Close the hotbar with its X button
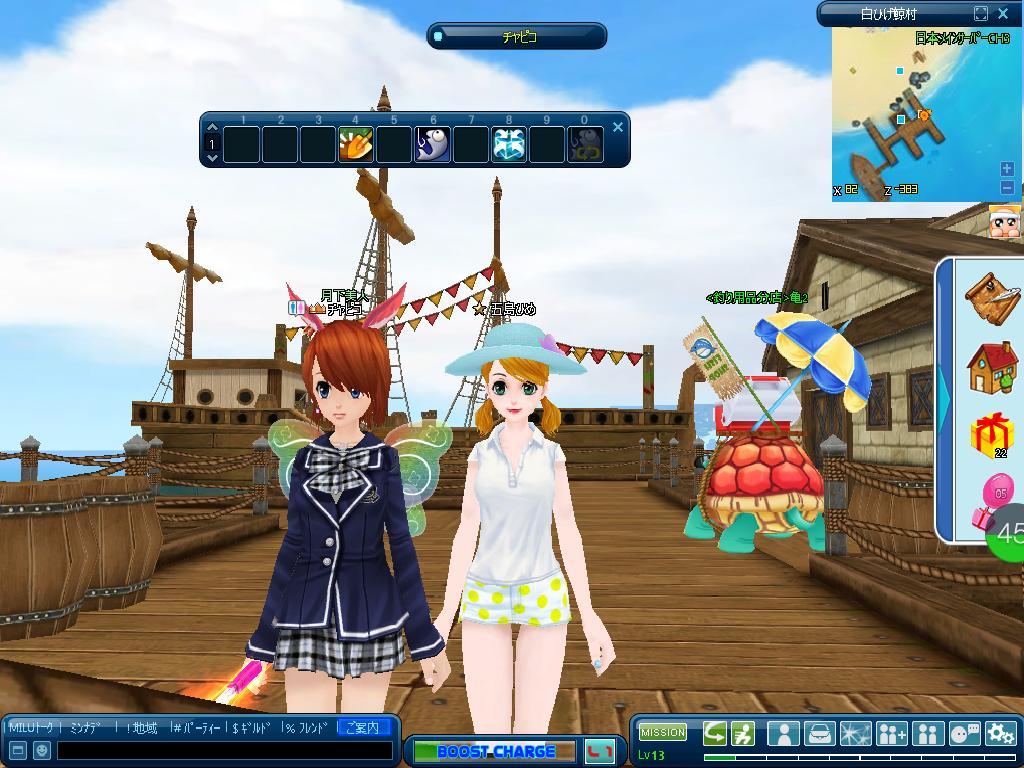Image resolution: width=1024 pixels, height=768 pixels. coord(618,127)
